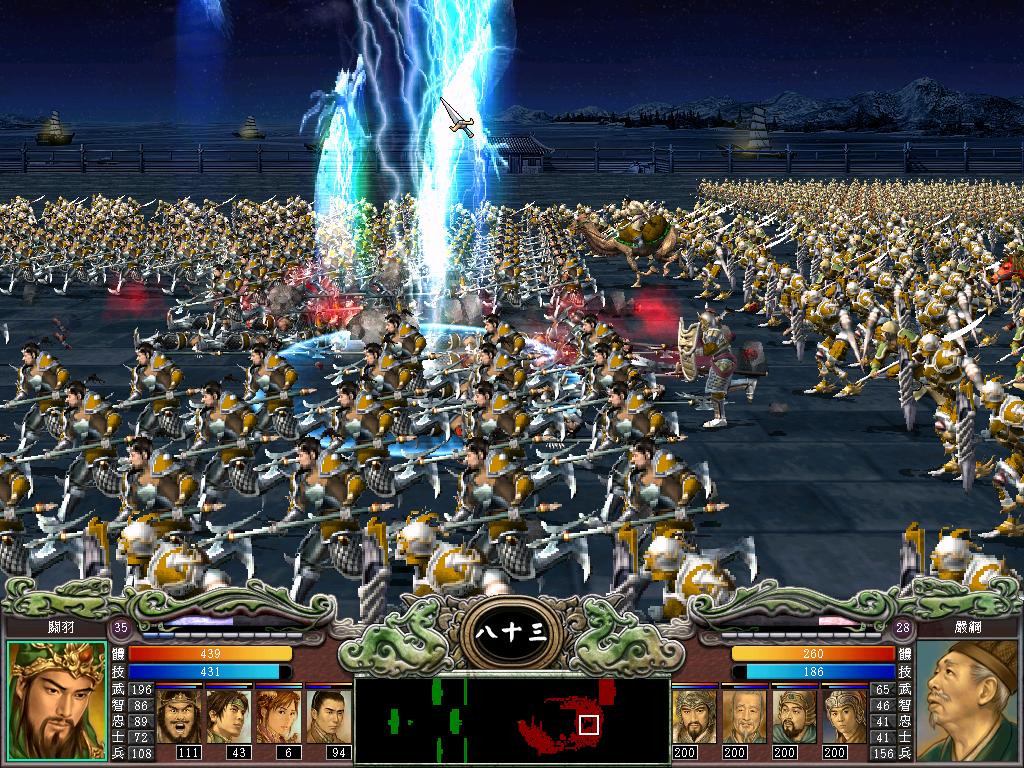Choose the officer portrait with 94 troops
Image resolution: width=1024 pixels, height=768 pixels.
[327, 715]
